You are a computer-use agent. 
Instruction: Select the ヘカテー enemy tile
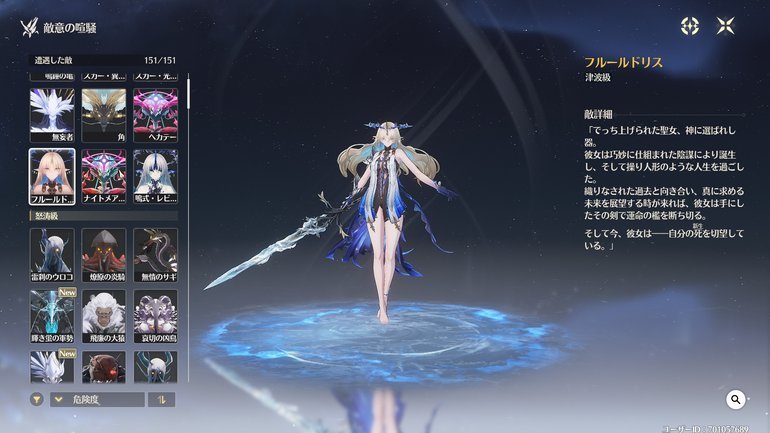(156, 114)
